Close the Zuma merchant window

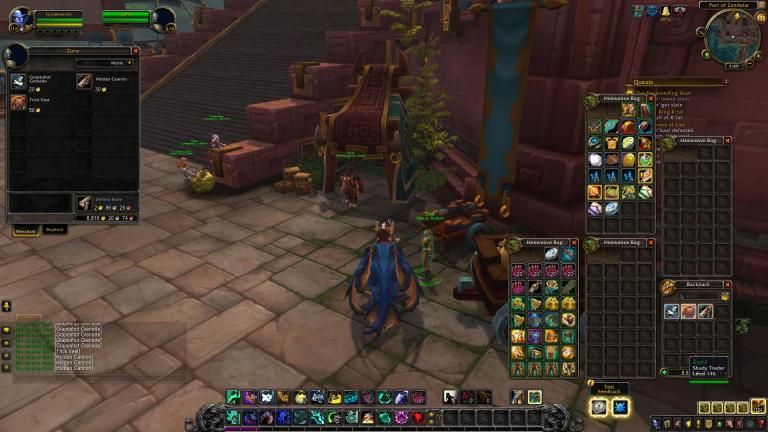[135, 51]
